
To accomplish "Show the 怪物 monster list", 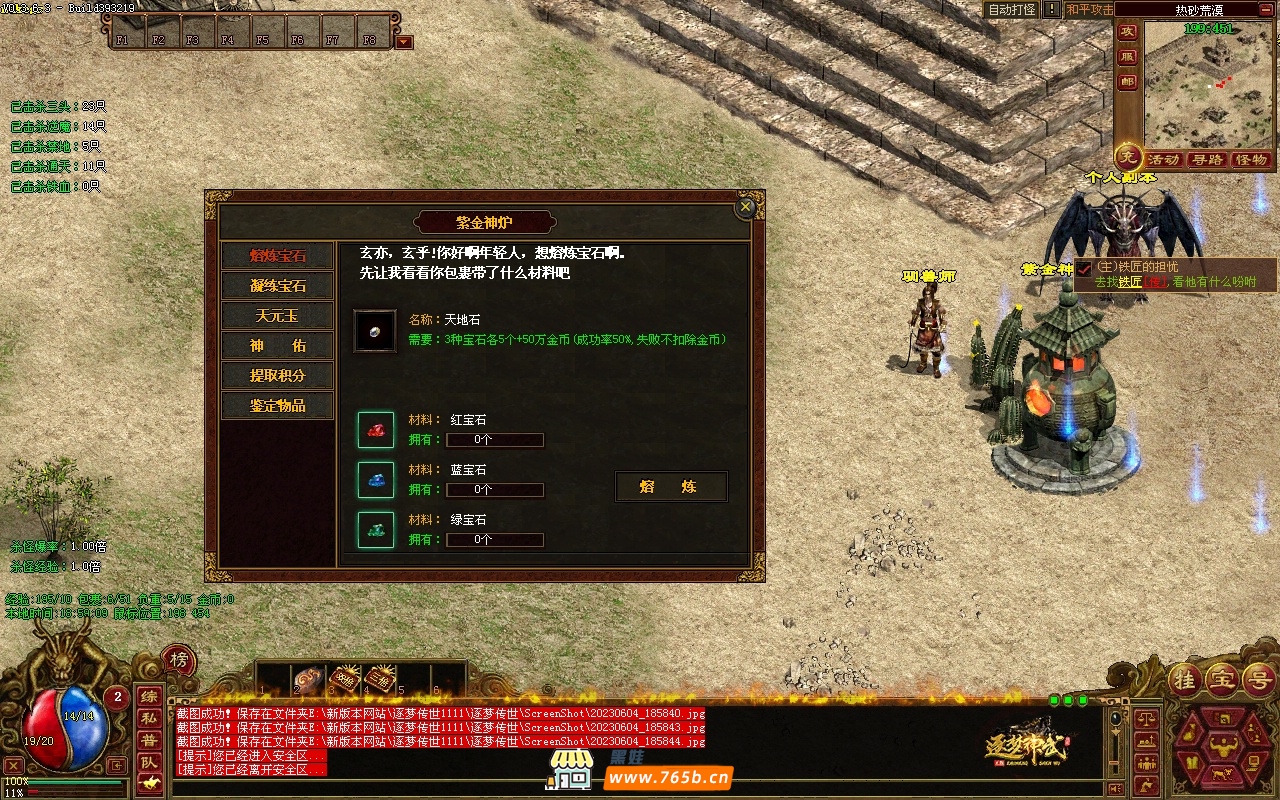I will tap(1251, 160).
